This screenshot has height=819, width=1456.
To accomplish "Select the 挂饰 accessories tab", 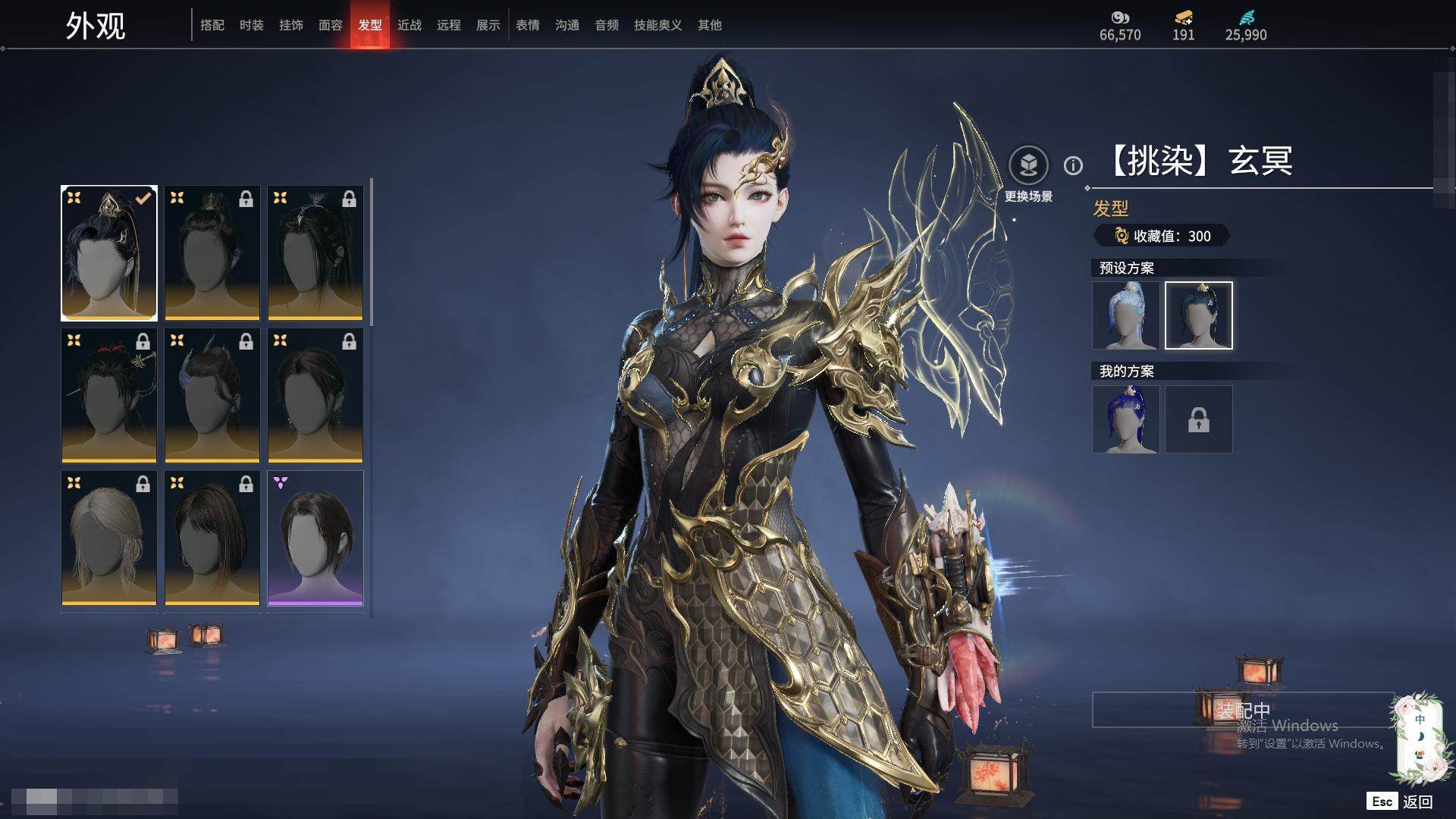I will 291,25.
